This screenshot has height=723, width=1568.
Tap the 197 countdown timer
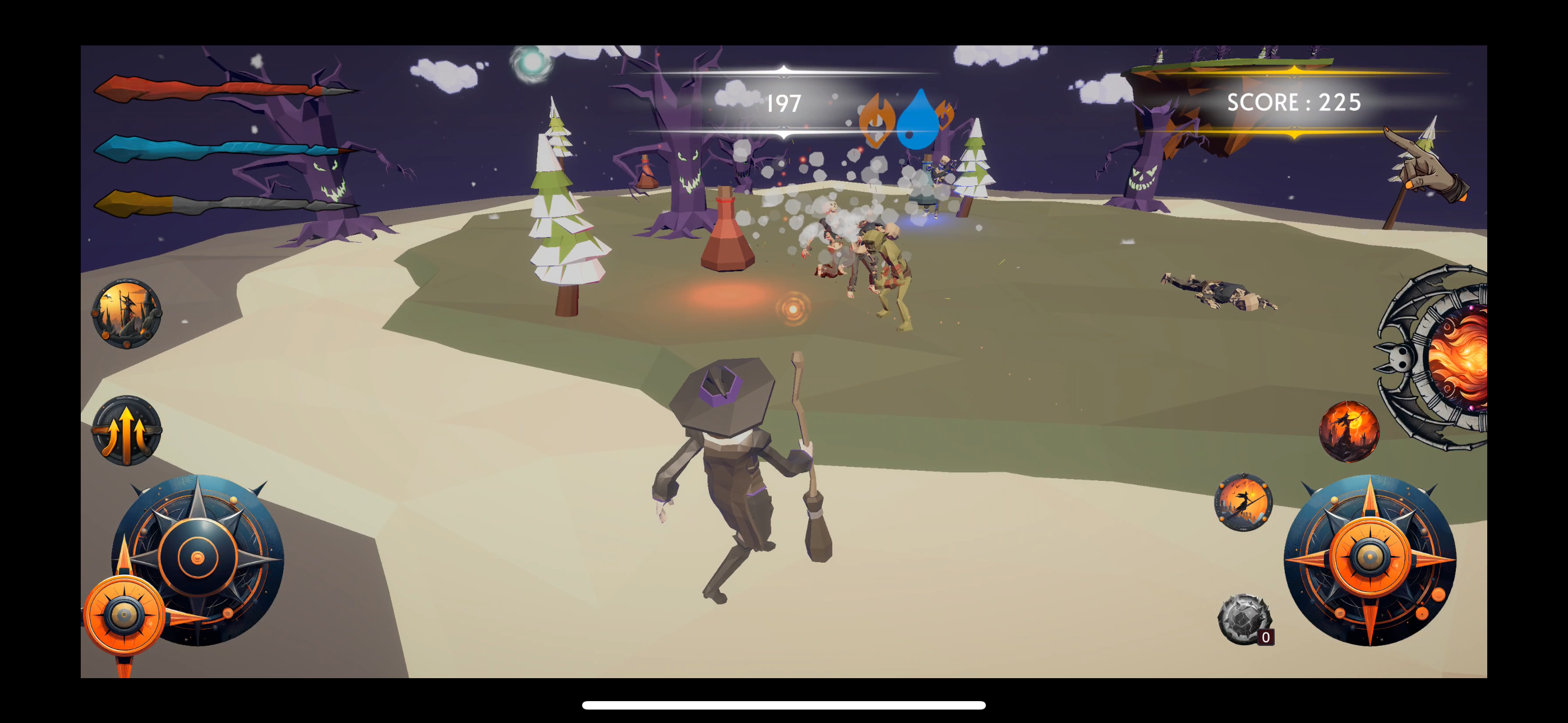point(785,104)
